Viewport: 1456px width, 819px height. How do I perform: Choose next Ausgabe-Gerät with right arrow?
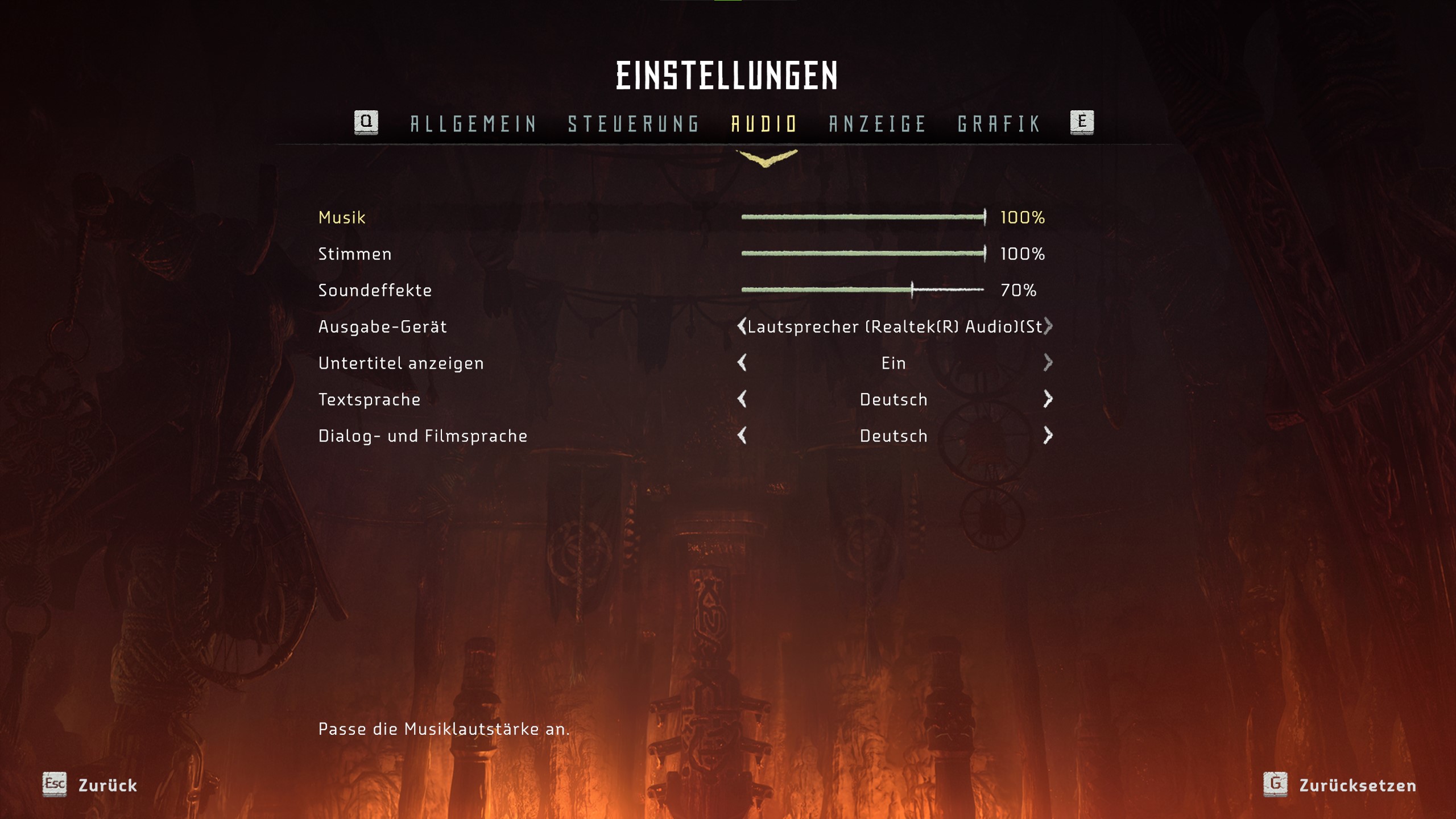(x=1048, y=326)
